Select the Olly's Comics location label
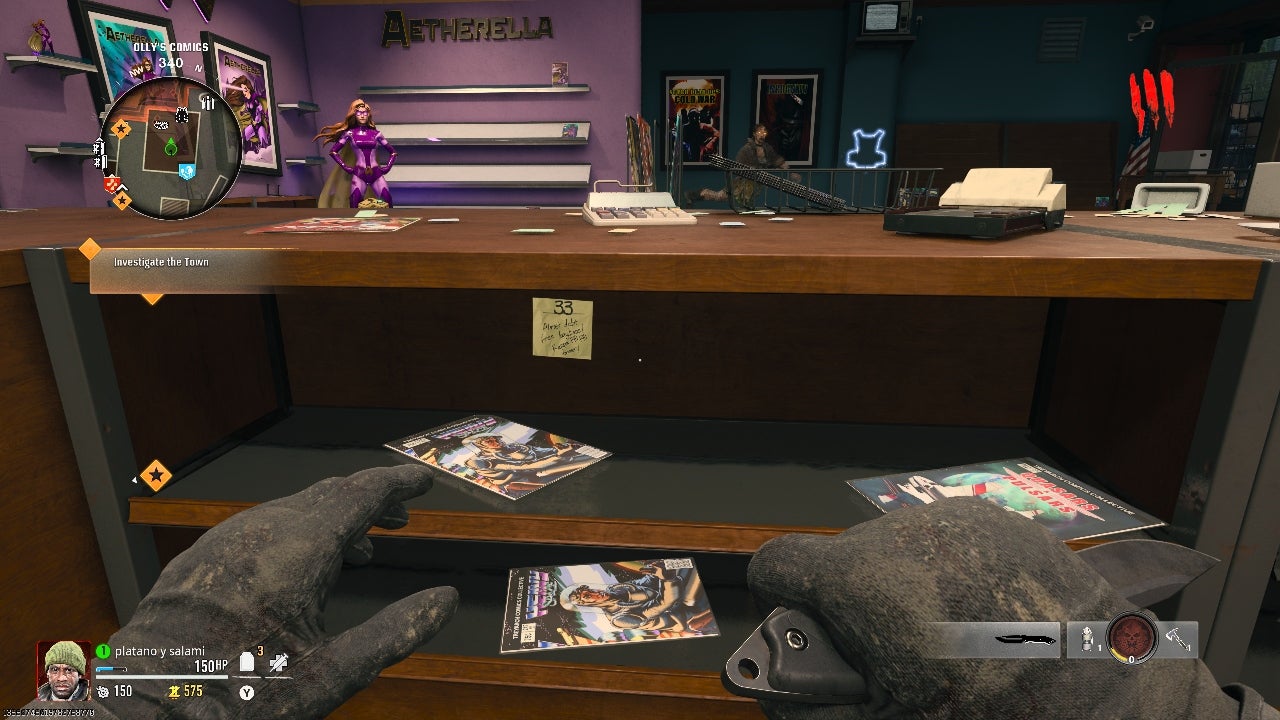Image resolution: width=1280 pixels, height=720 pixels. click(171, 47)
